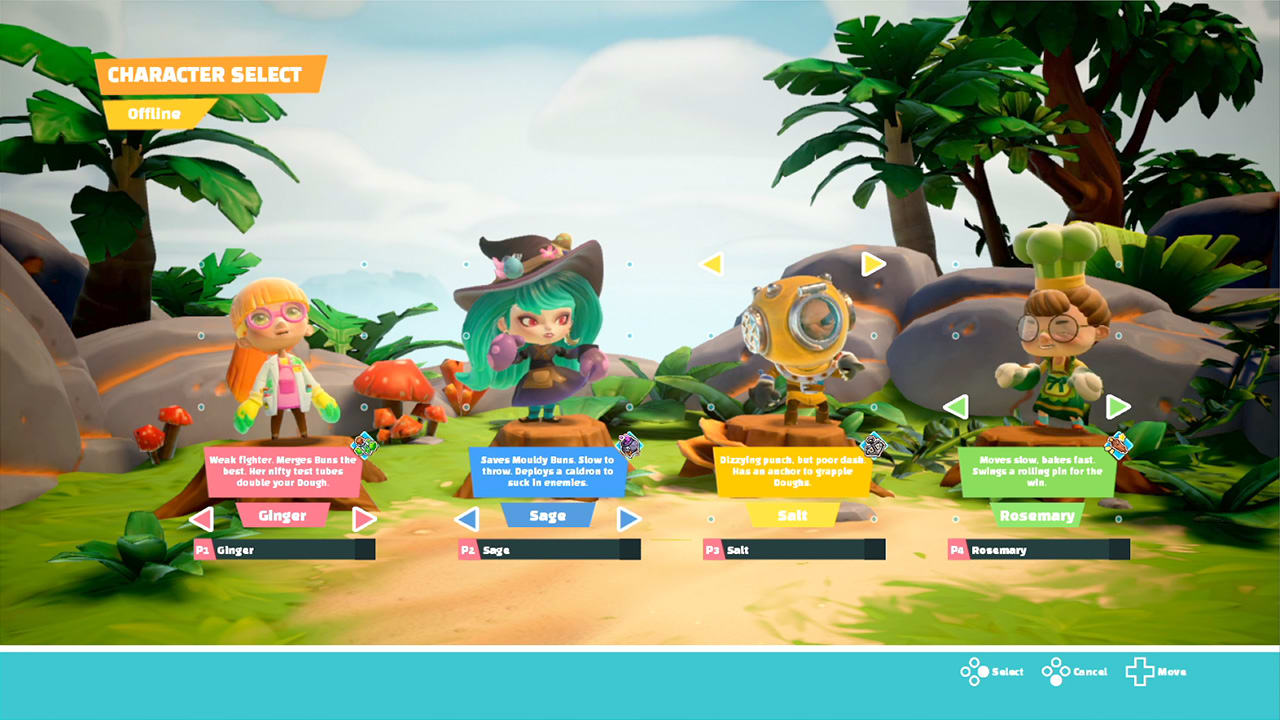
Task: Open Sage's previous character arrow
Action: 468,518
